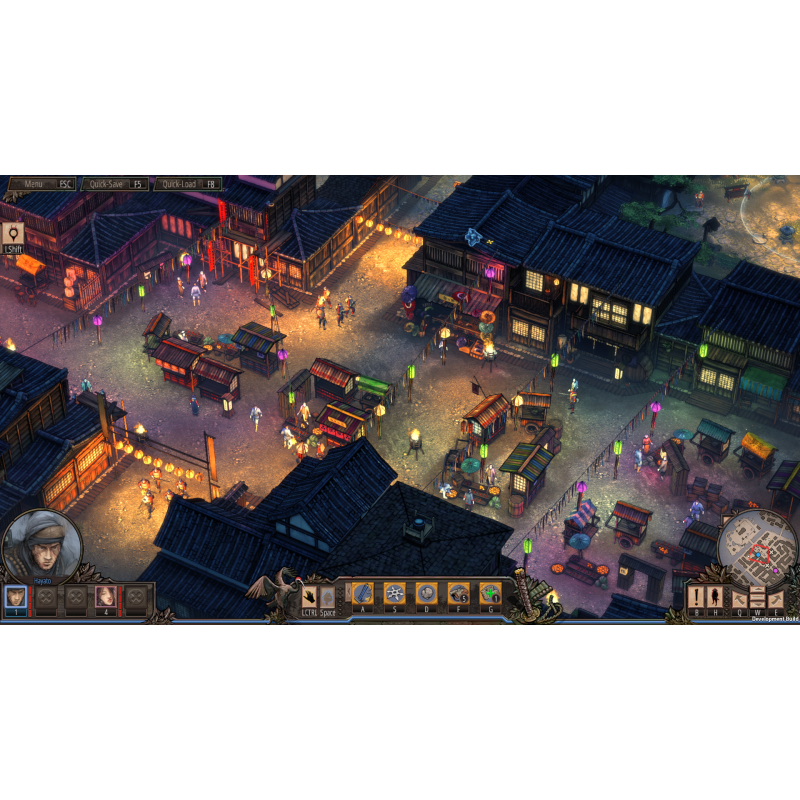Activate the stone throw ability

426,593
